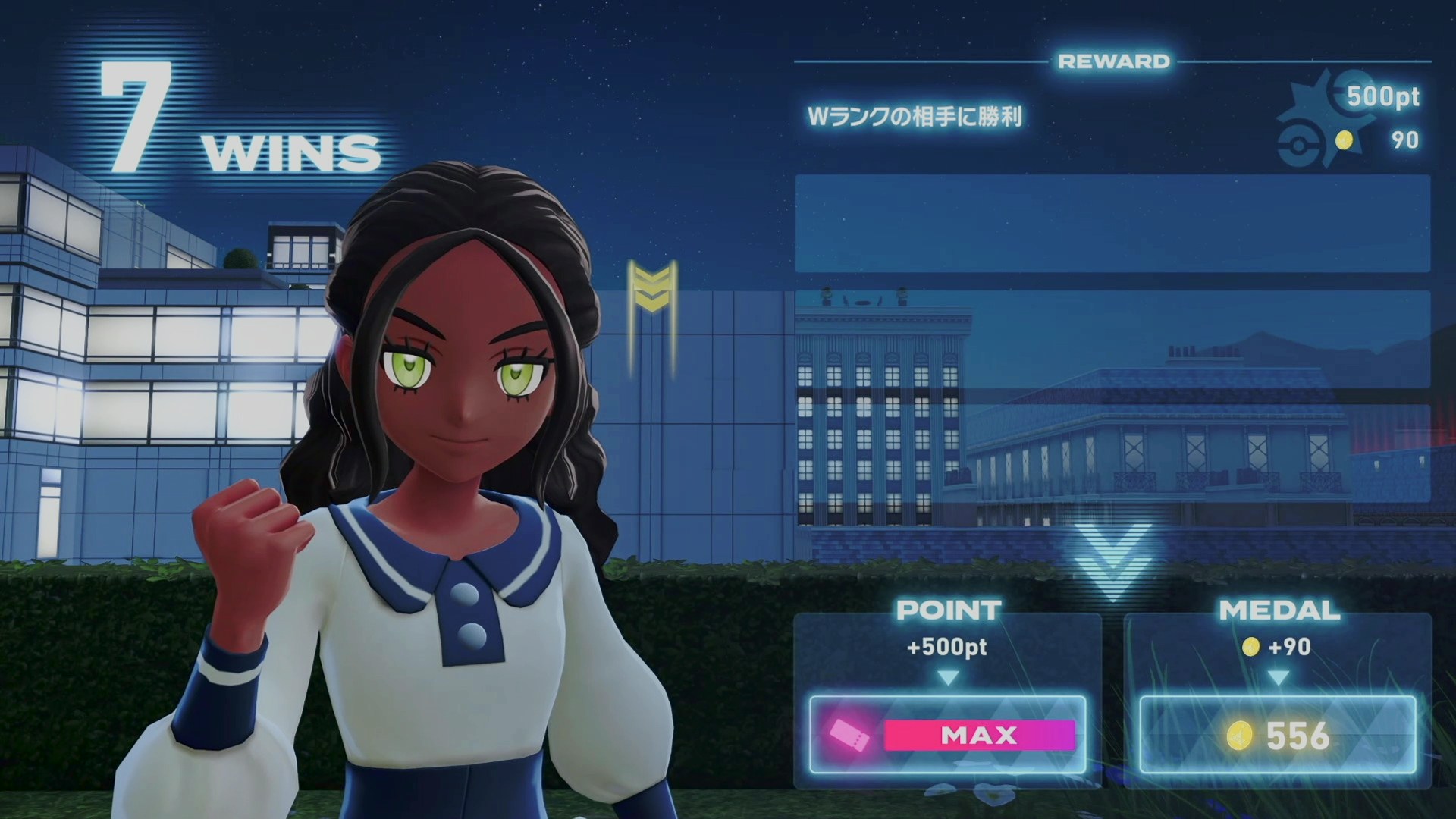This screenshot has height=819, width=1456.
Task: Click the pink ticket icon under POINT
Action: [x=849, y=734]
